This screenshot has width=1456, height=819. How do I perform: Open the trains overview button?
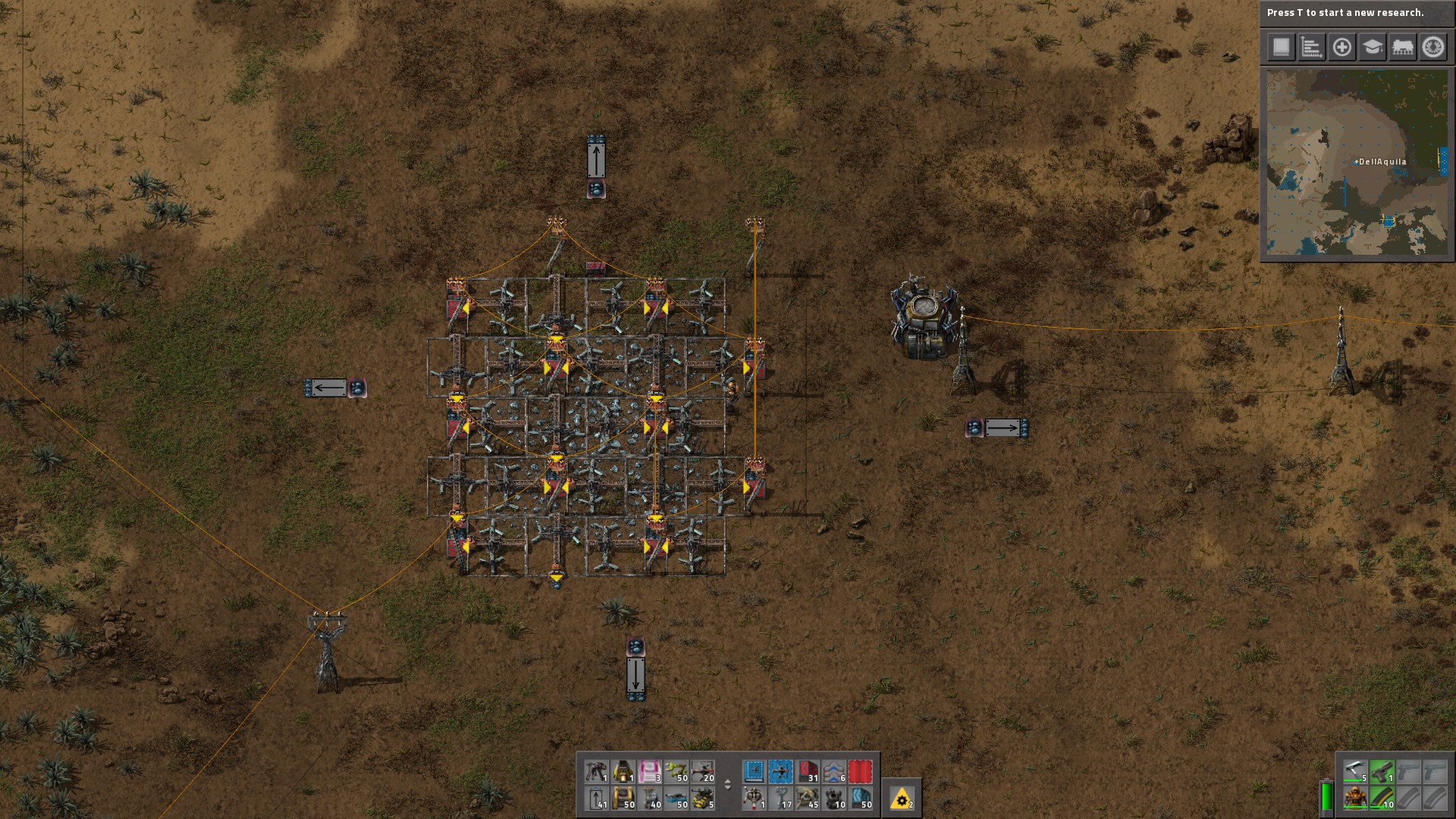point(1402,47)
